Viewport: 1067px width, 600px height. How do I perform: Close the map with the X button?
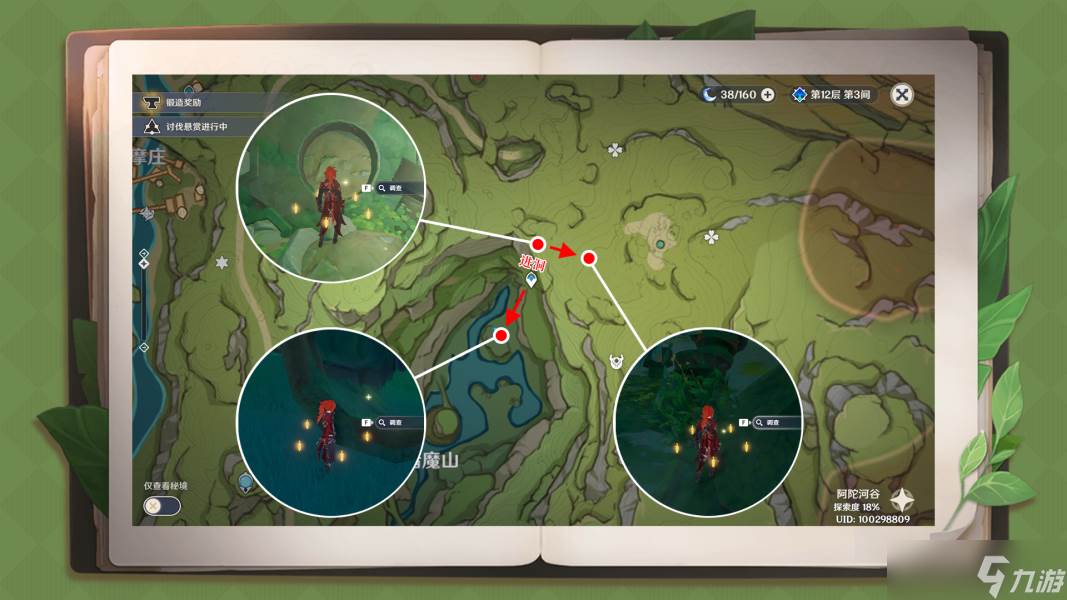point(902,95)
